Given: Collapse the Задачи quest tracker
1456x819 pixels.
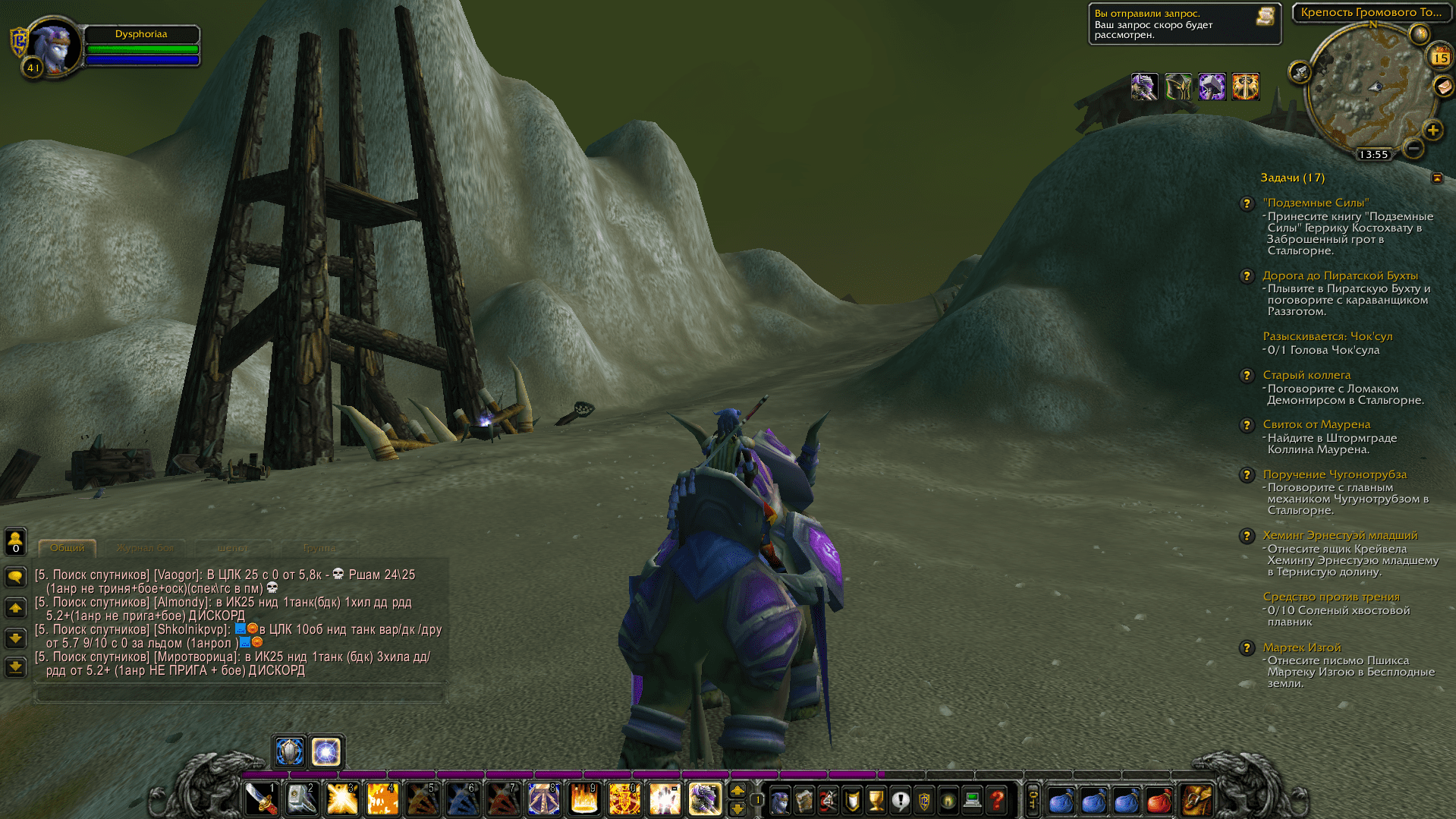Looking at the screenshot, I should pyautogui.click(x=1437, y=178).
